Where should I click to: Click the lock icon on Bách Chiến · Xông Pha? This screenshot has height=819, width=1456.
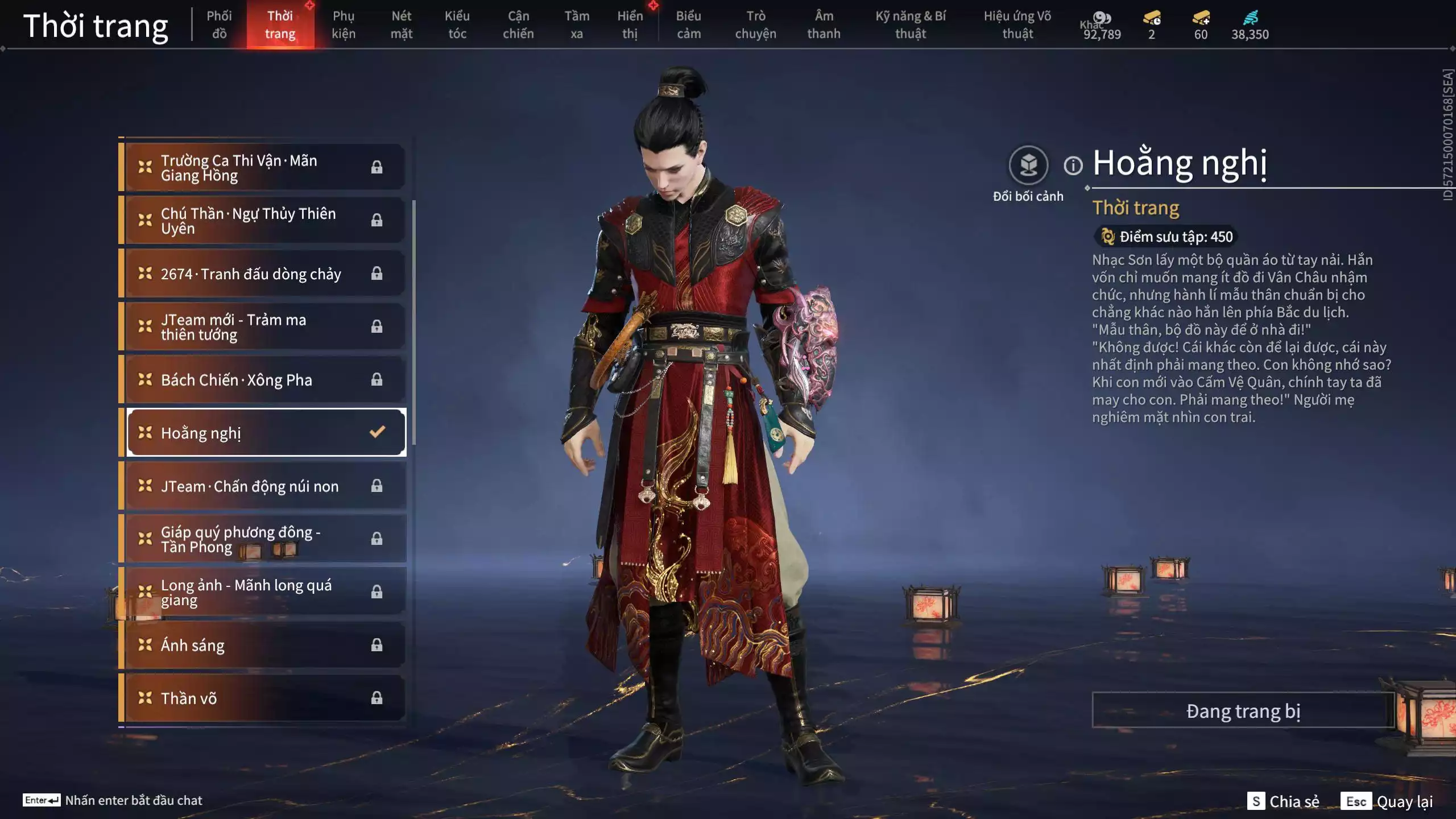[376, 379]
